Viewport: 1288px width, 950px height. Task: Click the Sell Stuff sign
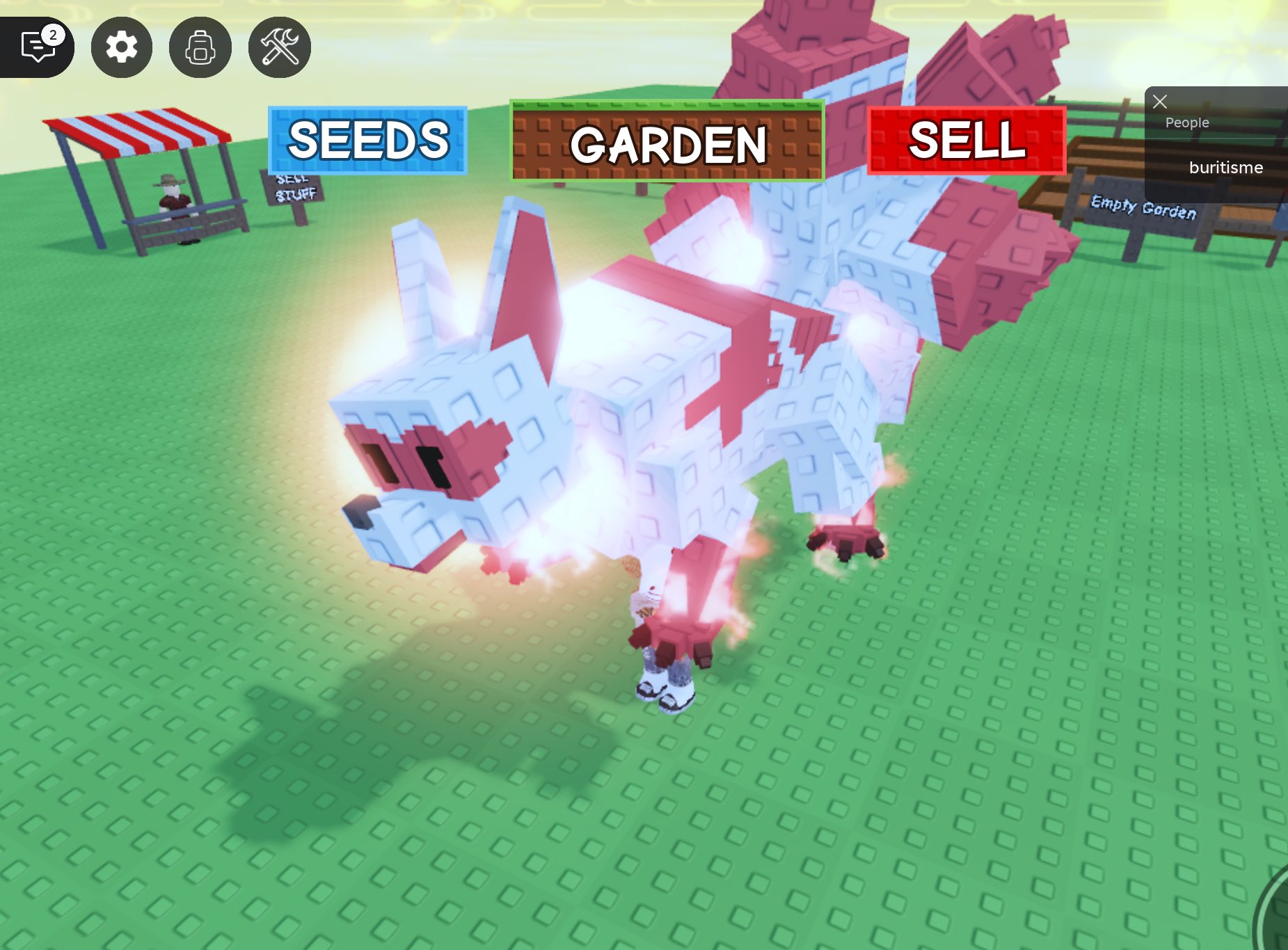tap(292, 189)
